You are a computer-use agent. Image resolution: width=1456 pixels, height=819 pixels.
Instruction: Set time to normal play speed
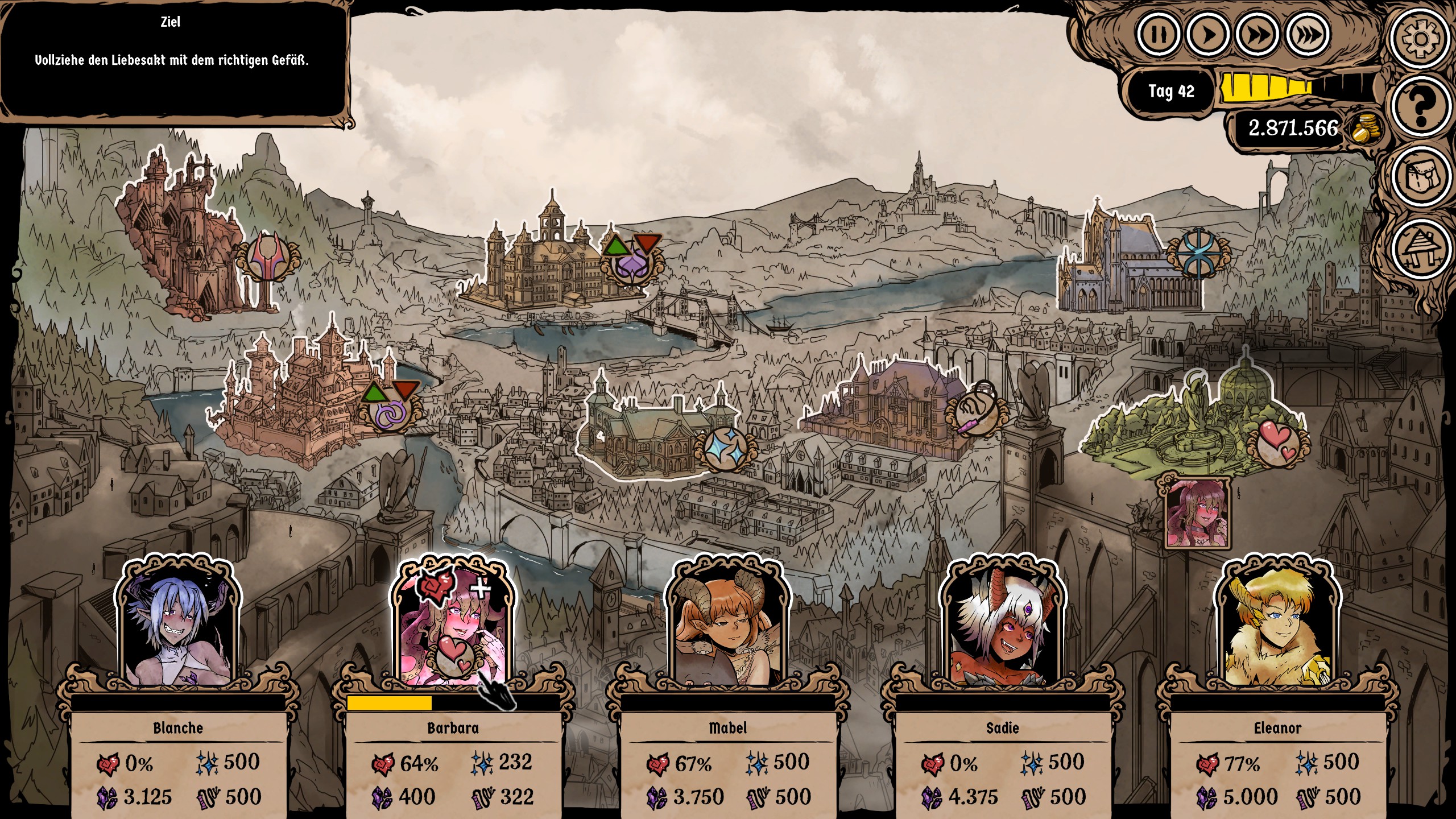1208,34
